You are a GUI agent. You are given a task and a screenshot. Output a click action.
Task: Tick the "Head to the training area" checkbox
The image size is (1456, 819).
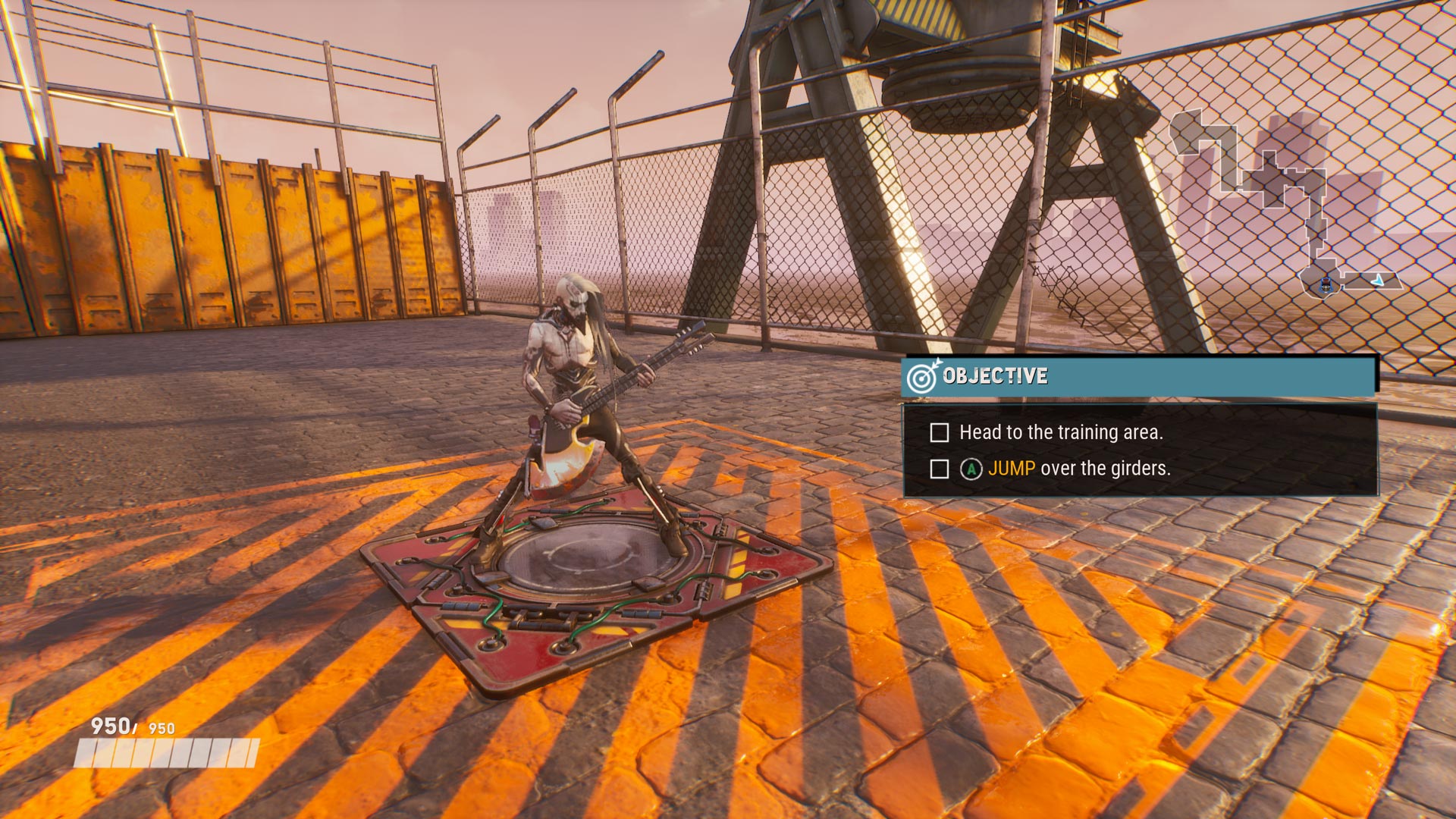pos(939,433)
